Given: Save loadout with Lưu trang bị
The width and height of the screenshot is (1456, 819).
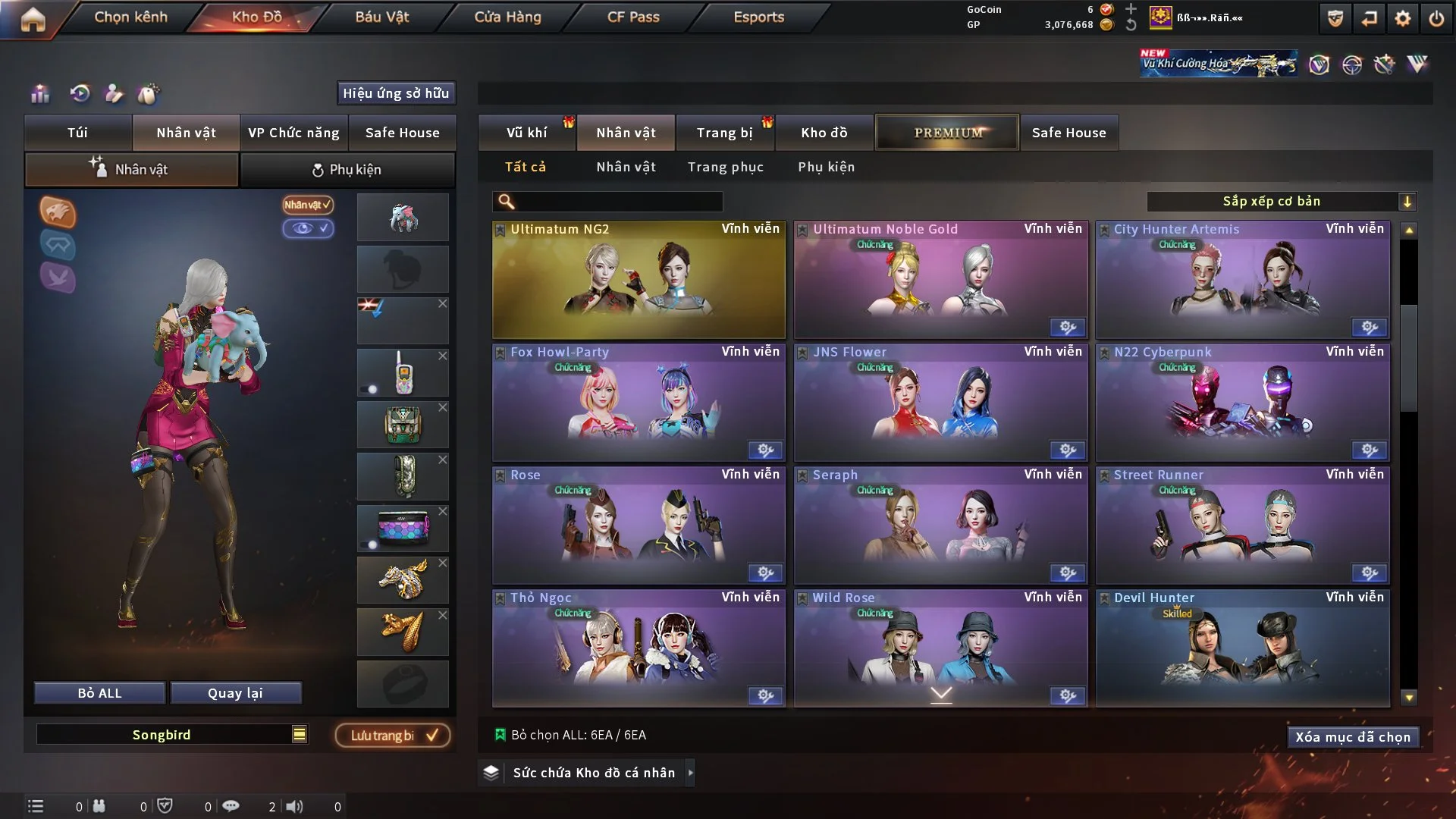Looking at the screenshot, I should (393, 736).
